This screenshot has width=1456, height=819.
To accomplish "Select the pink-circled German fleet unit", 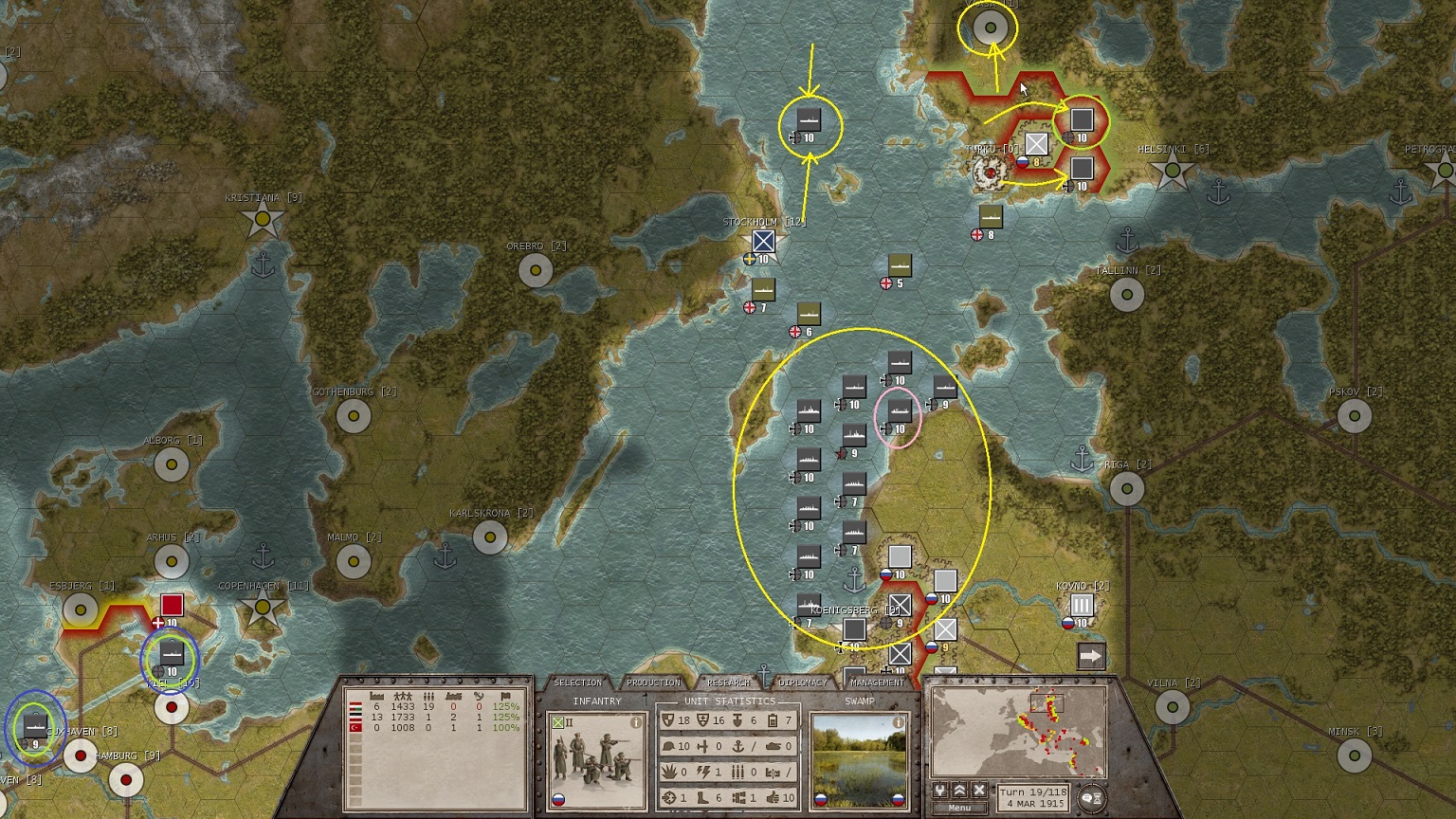I will pos(899,411).
